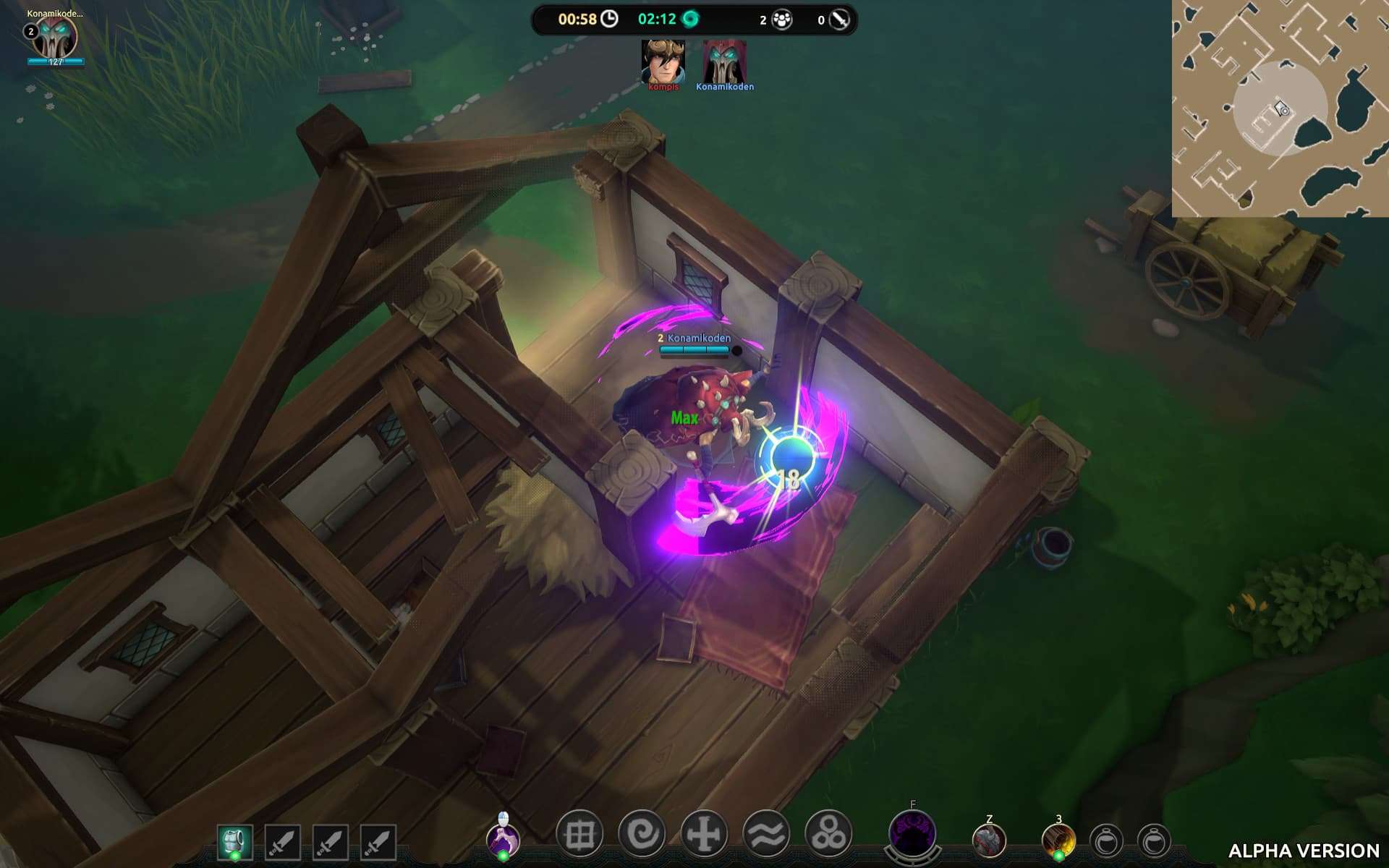
Task: Click the player avatar with level badge
Action: click(55, 38)
